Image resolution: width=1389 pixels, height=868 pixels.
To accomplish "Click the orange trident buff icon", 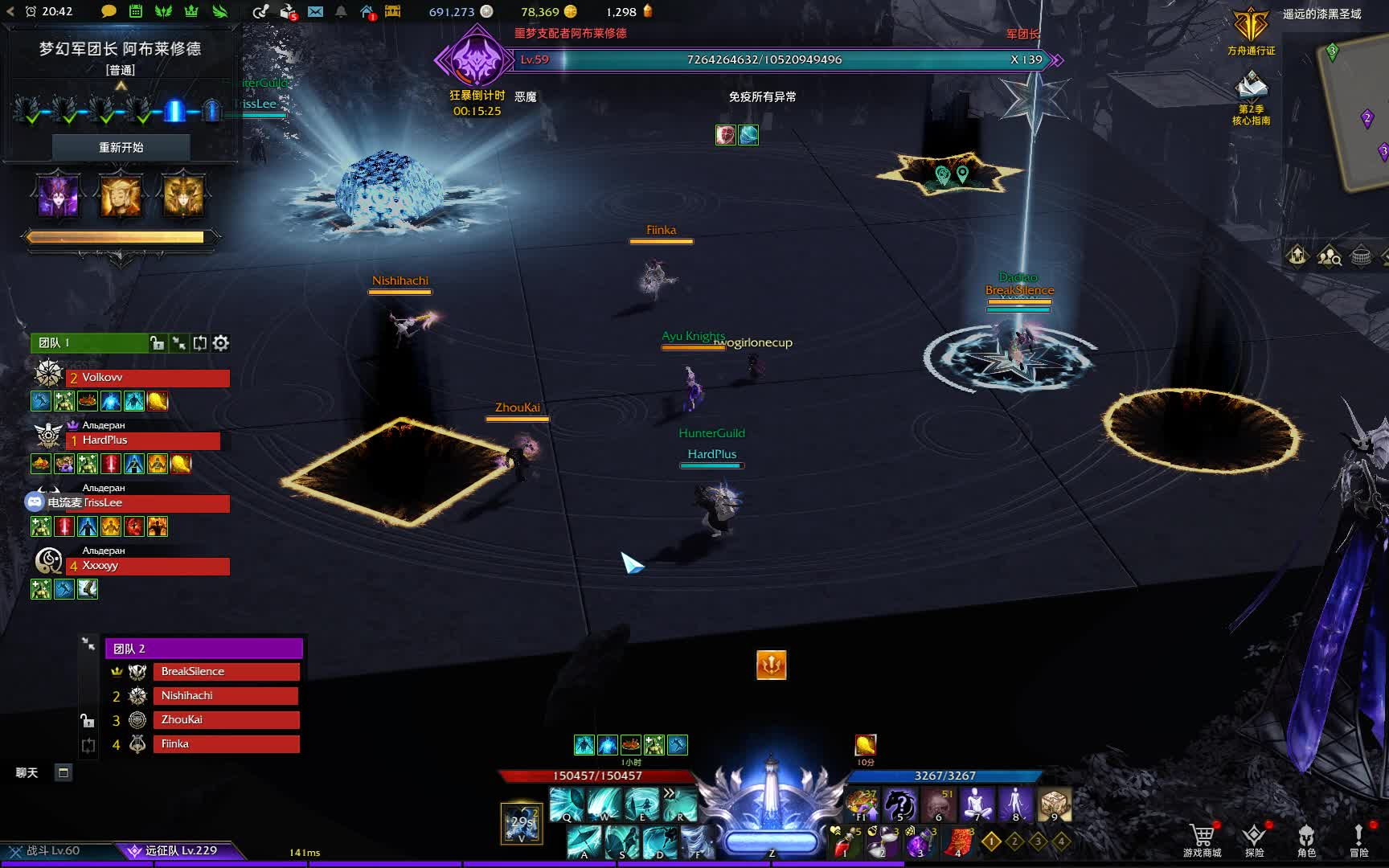I will pos(771,665).
